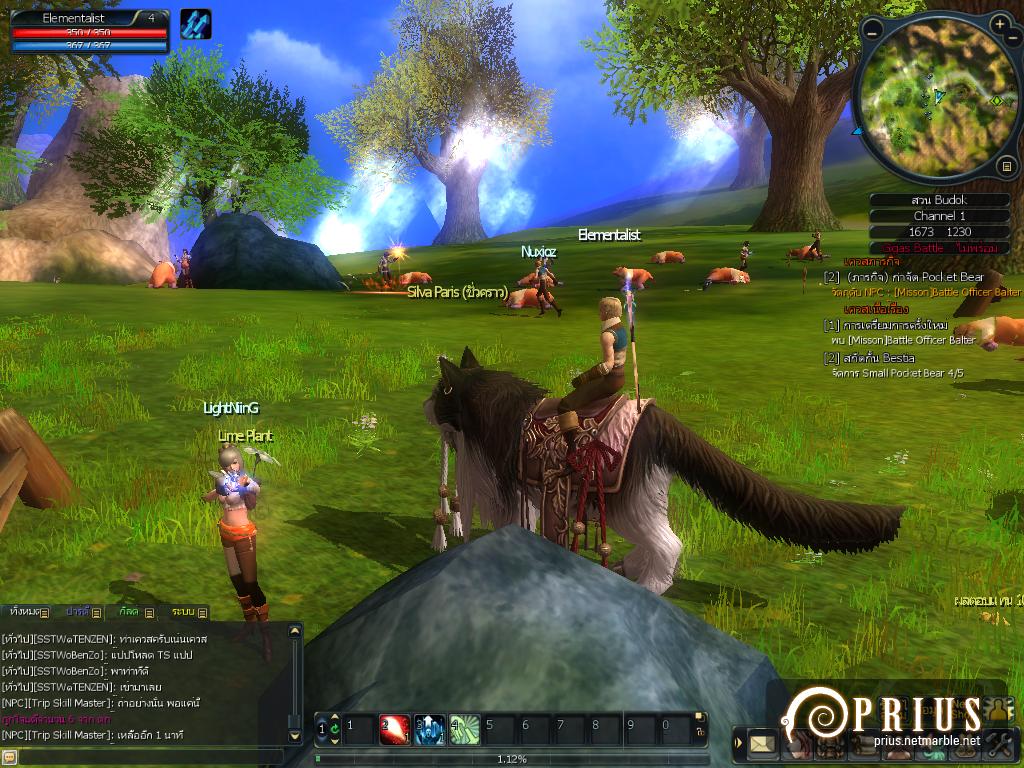Switch to the white all-chat tab

point(26,611)
